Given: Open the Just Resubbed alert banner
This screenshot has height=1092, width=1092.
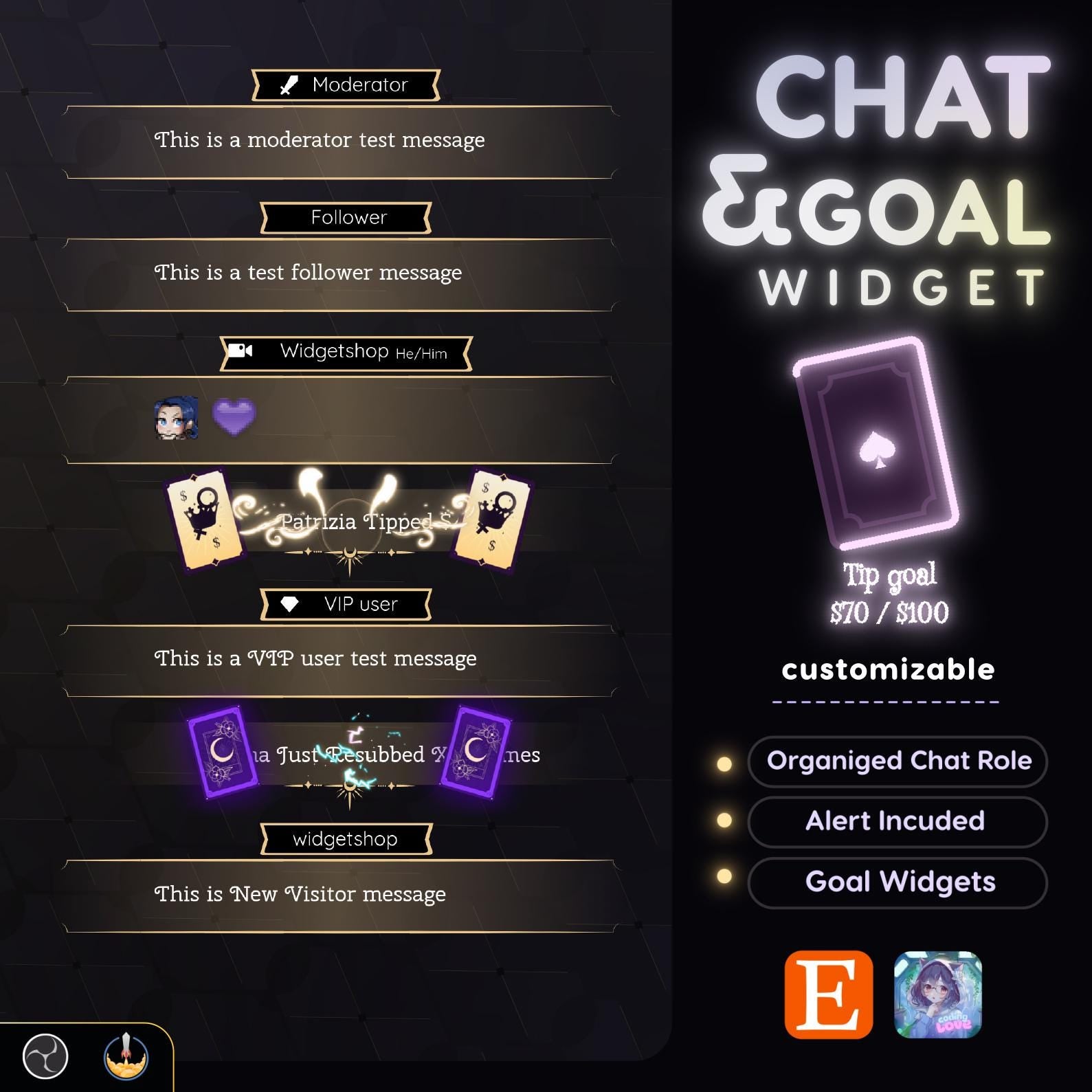Looking at the screenshot, I should click(x=350, y=755).
